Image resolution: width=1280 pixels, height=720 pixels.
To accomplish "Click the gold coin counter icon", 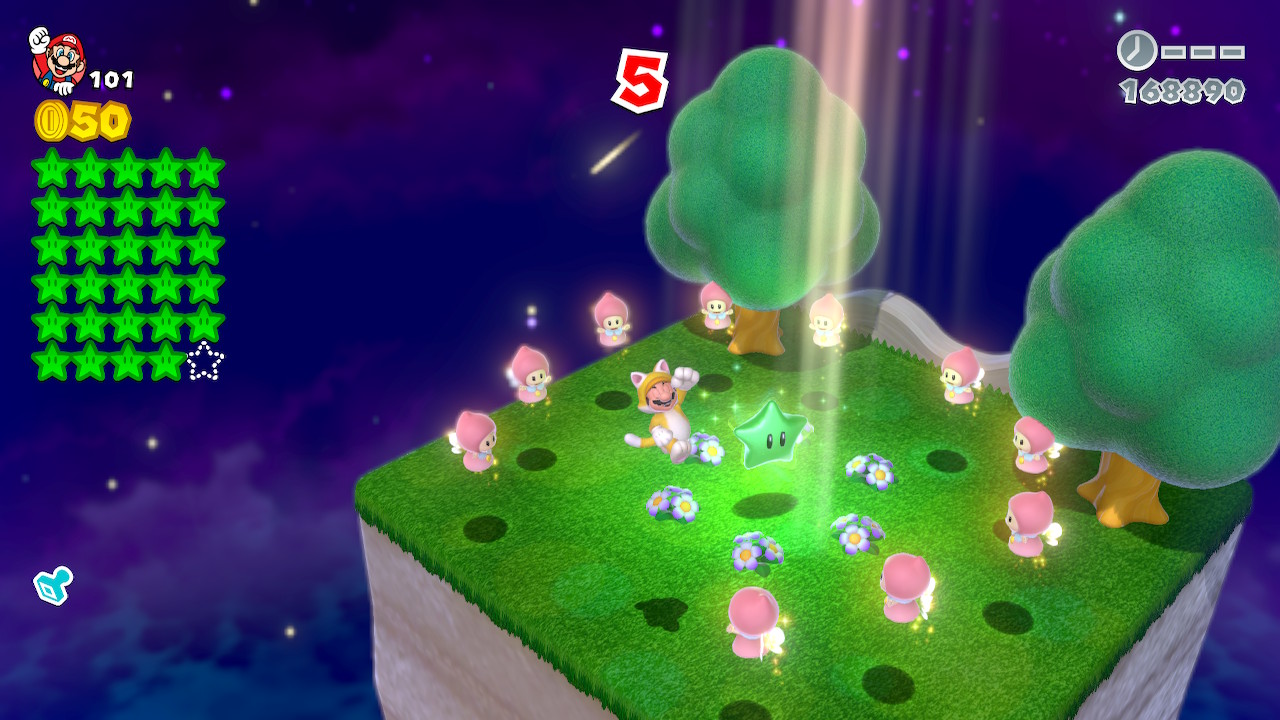I will coord(51,121).
